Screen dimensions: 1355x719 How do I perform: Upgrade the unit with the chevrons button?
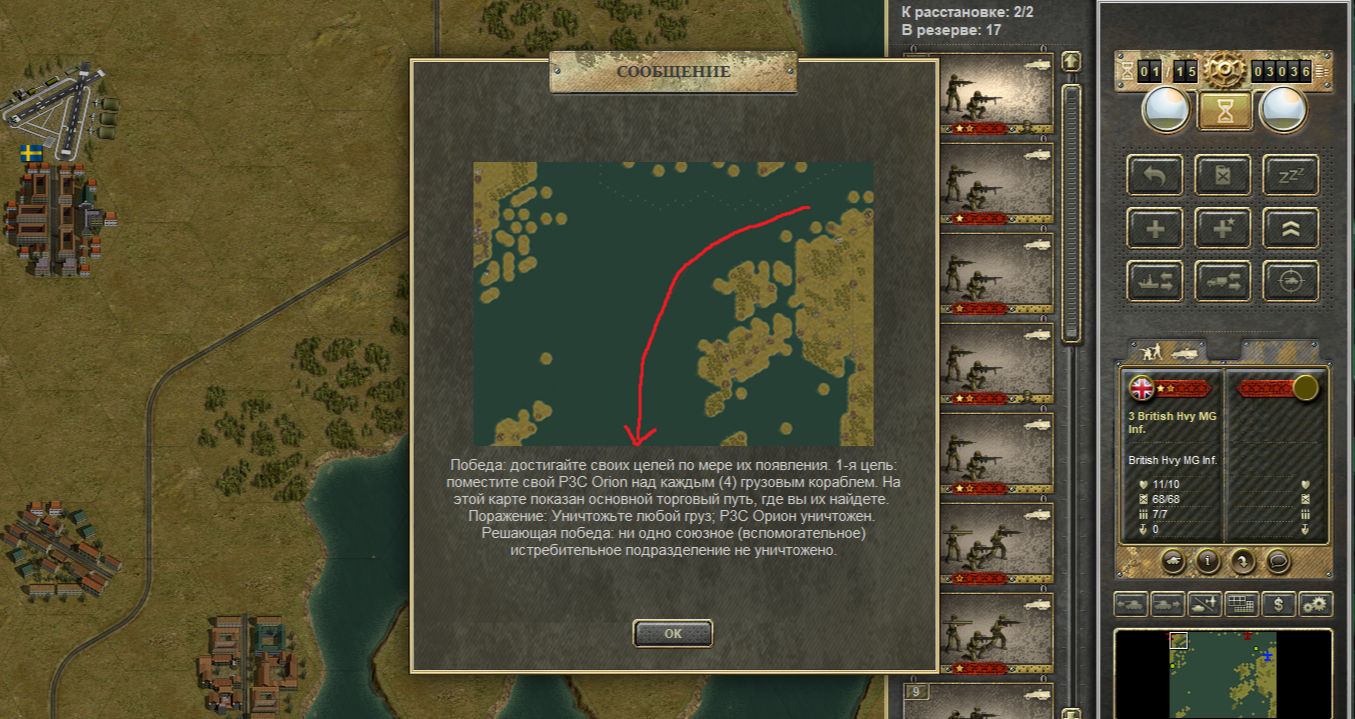point(1290,228)
